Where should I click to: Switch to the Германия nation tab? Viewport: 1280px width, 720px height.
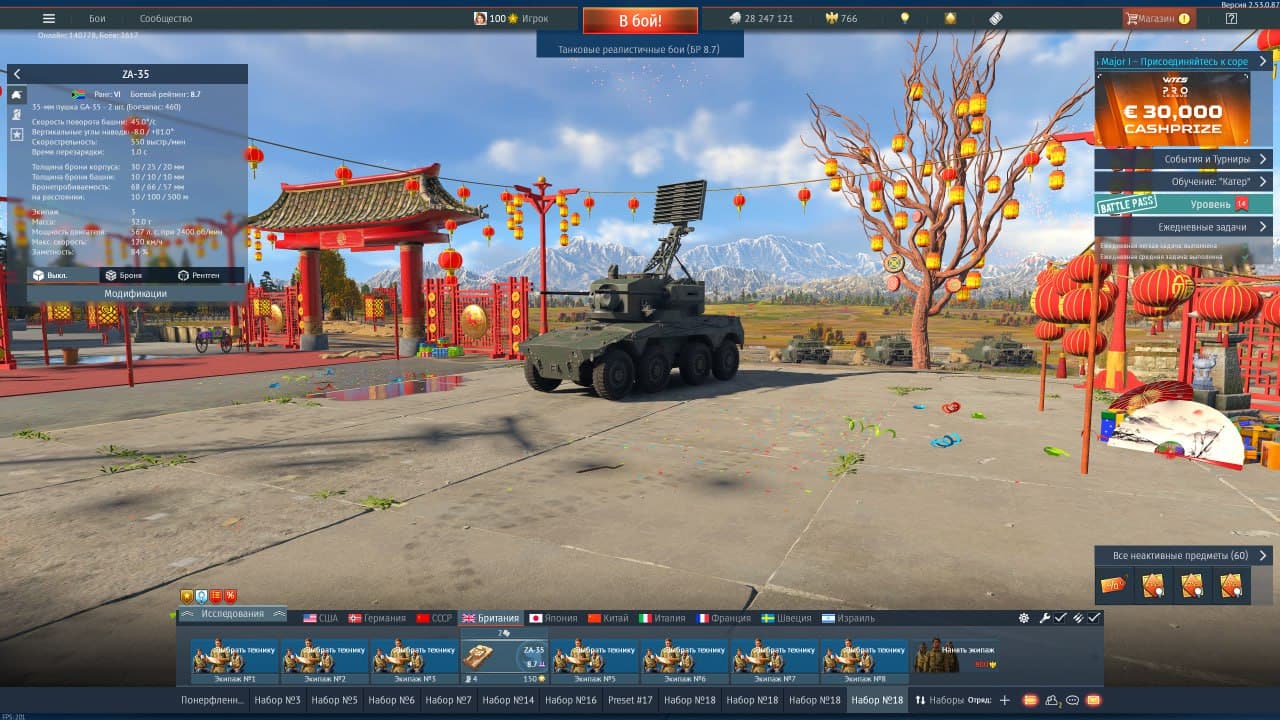(379, 617)
